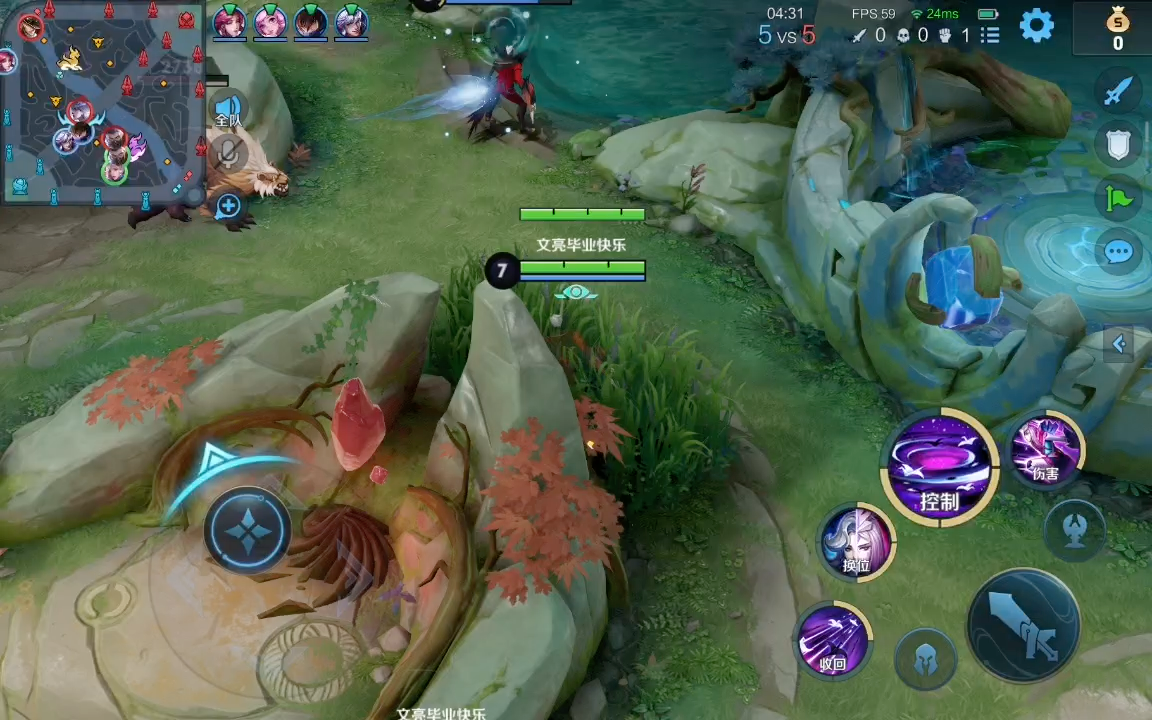
Task: Show the scoreboard list icon
Action: pyautogui.click(x=990, y=36)
